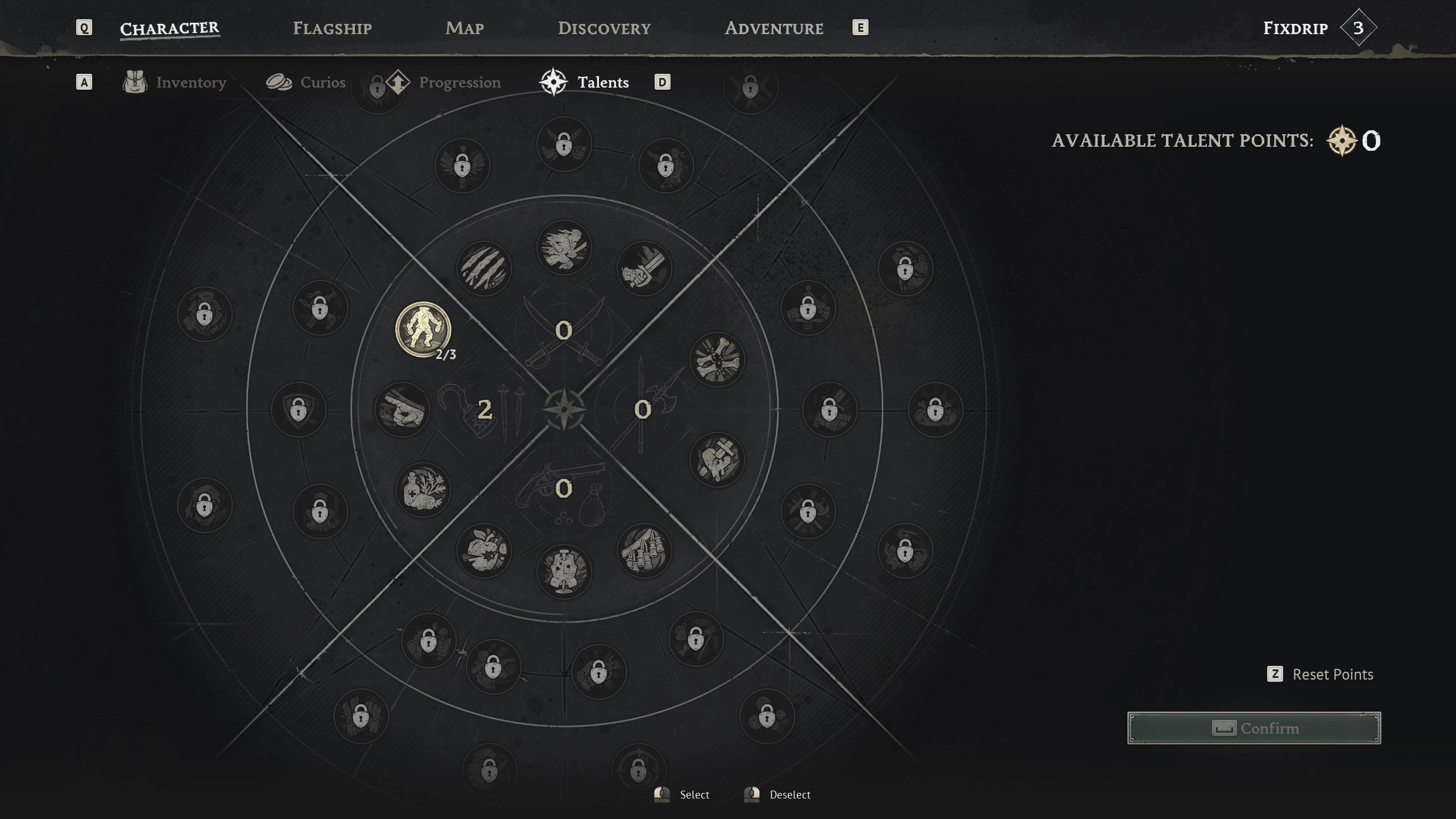The width and height of the screenshot is (1456, 819).
Task: Show the Inventory sub-tab
Action: pos(175,82)
